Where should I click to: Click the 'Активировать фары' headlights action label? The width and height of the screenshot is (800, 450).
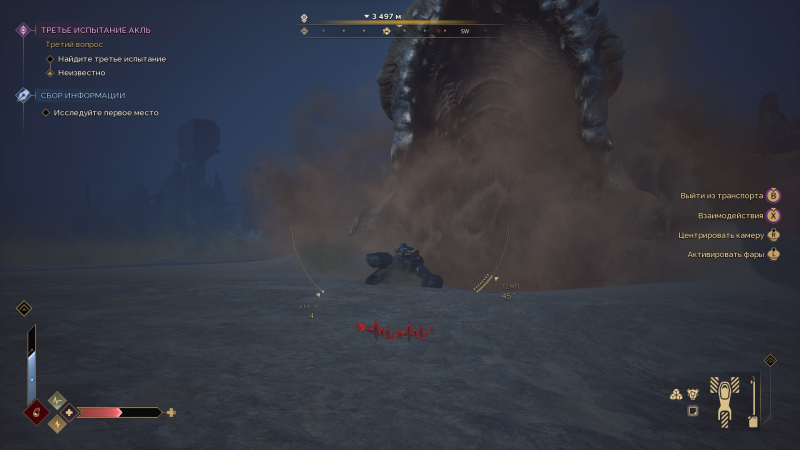click(725, 254)
